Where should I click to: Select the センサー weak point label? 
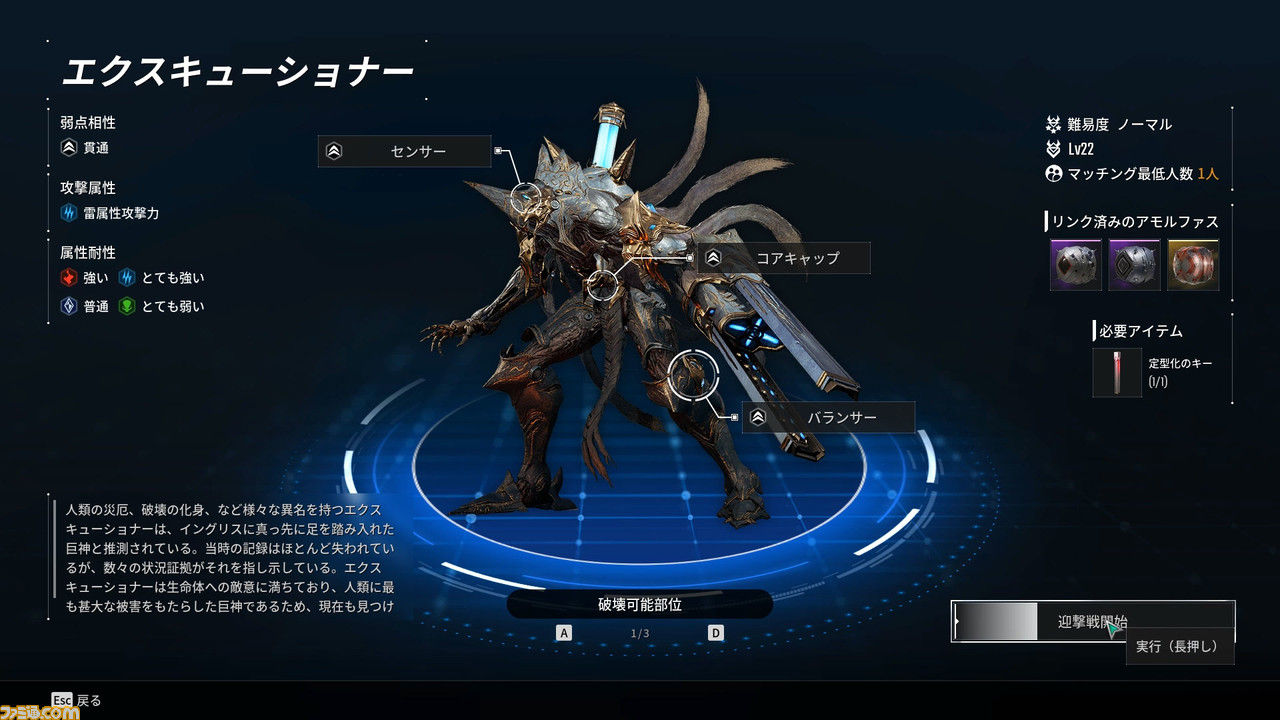[x=405, y=152]
